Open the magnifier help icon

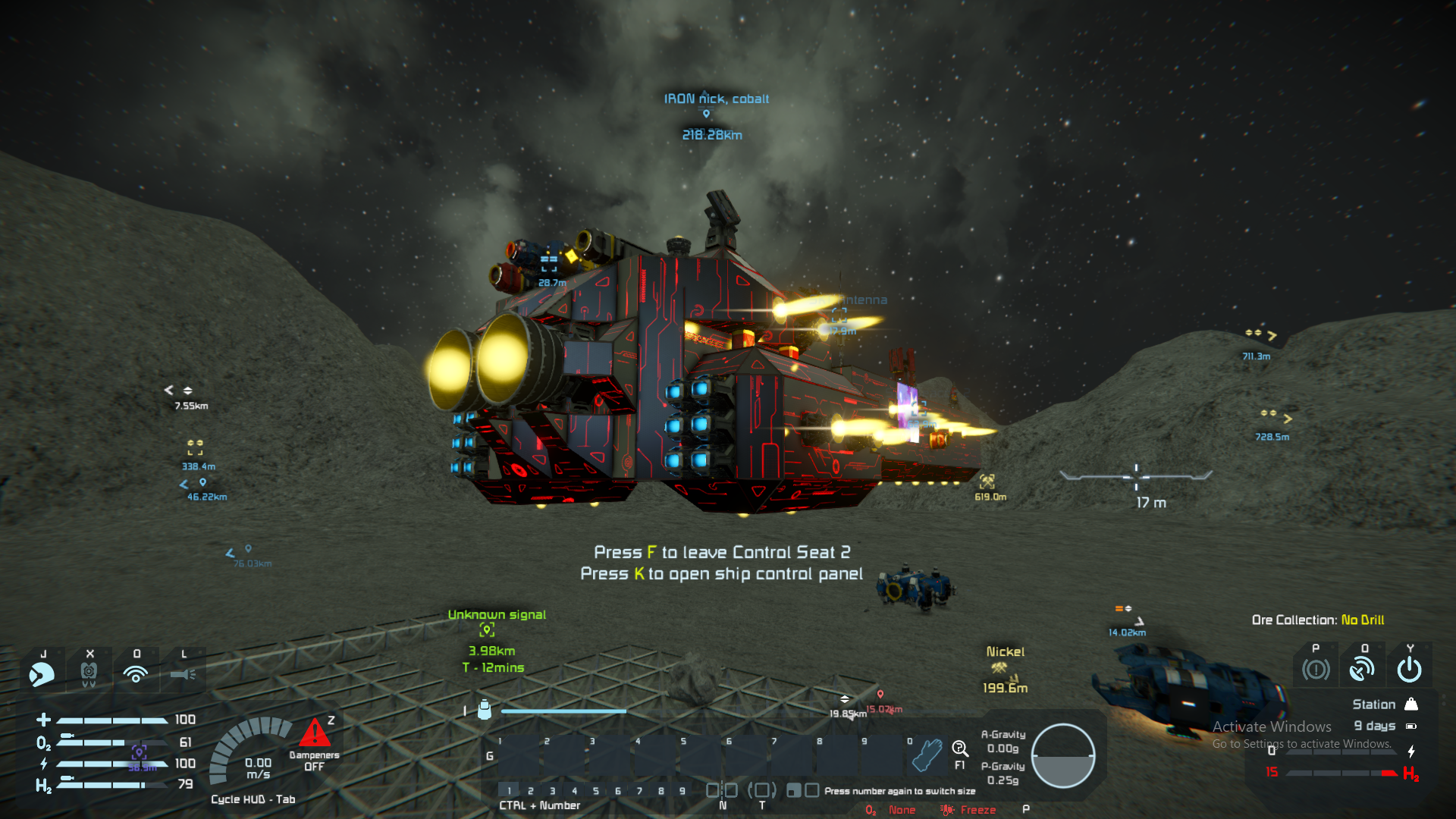959,749
